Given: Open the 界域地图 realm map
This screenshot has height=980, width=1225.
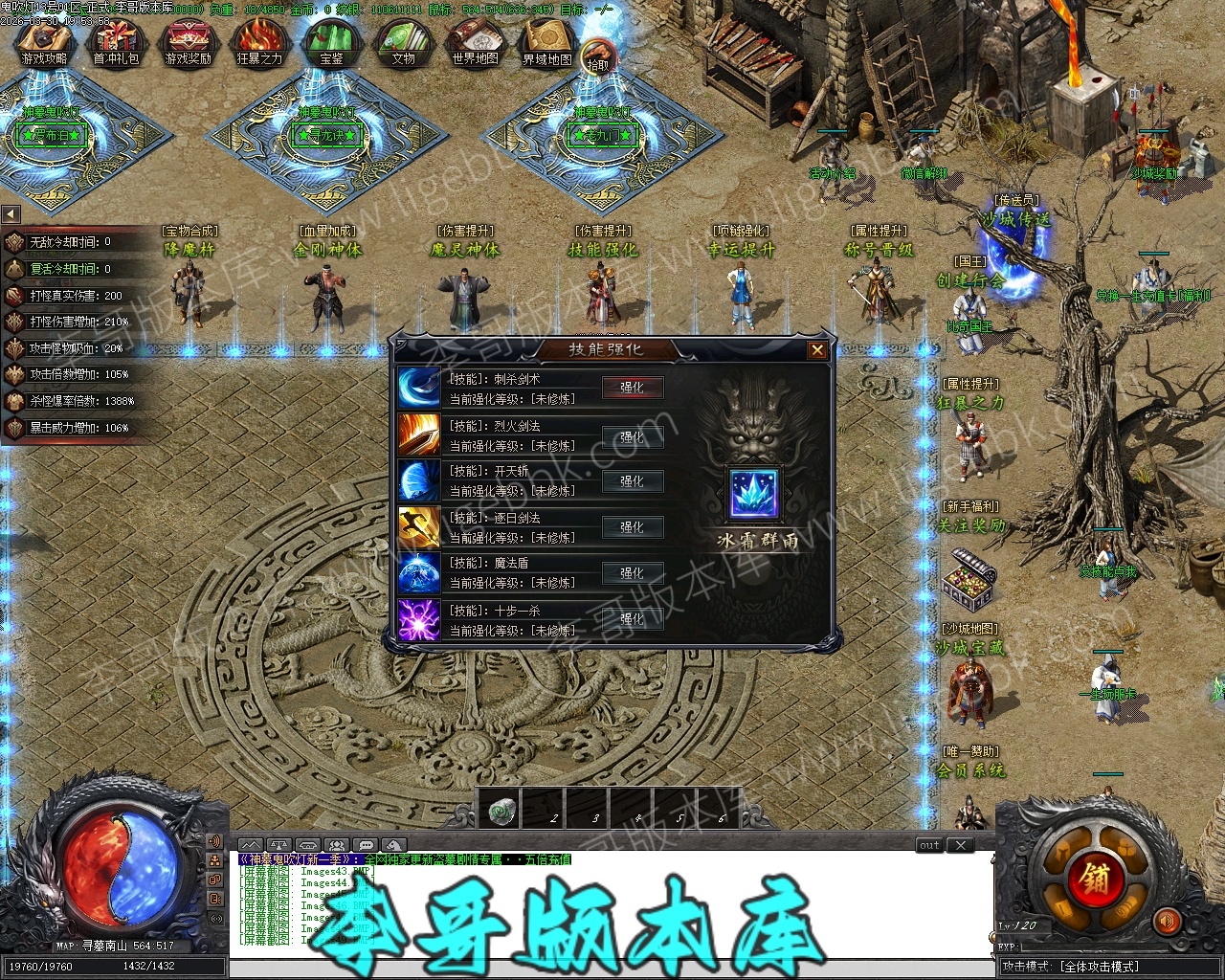Looking at the screenshot, I should pos(546,43).
